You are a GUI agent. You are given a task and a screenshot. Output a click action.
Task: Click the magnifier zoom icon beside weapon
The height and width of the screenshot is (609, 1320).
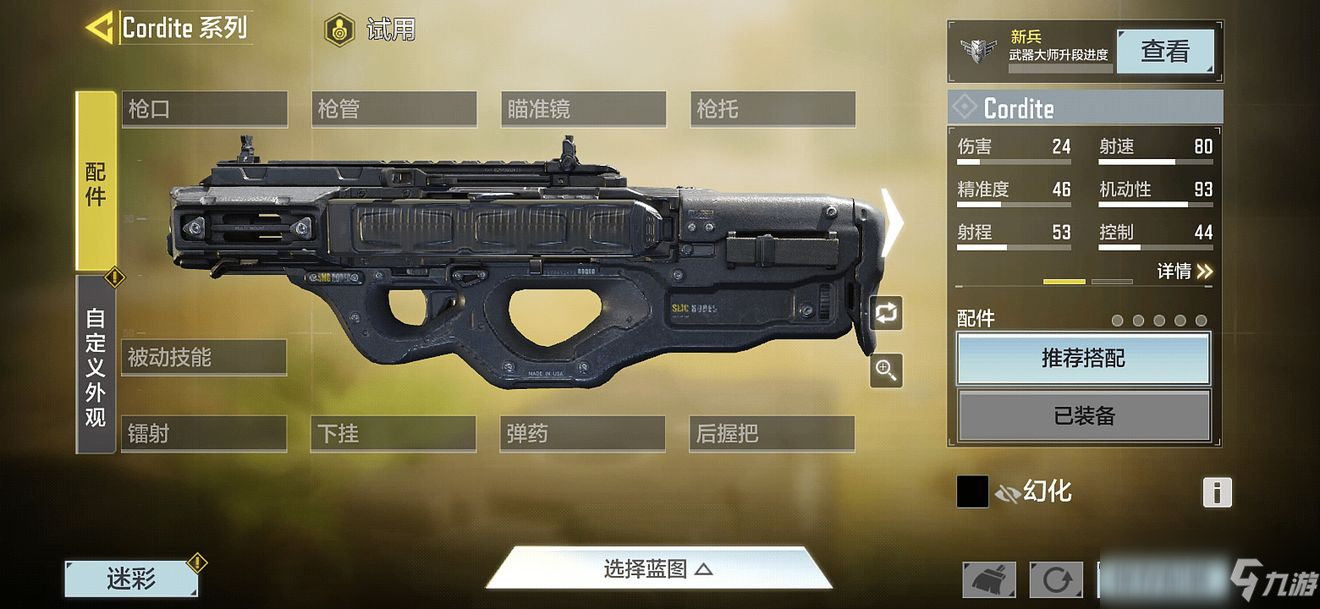(x=886, y=371)
